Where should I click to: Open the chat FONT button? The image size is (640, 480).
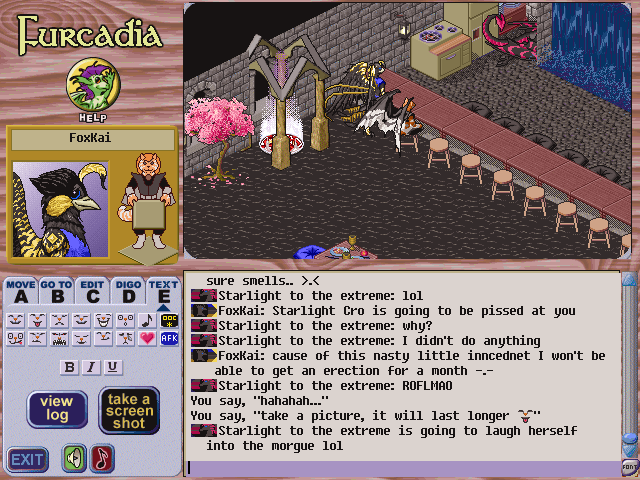(x=630, y=466)
